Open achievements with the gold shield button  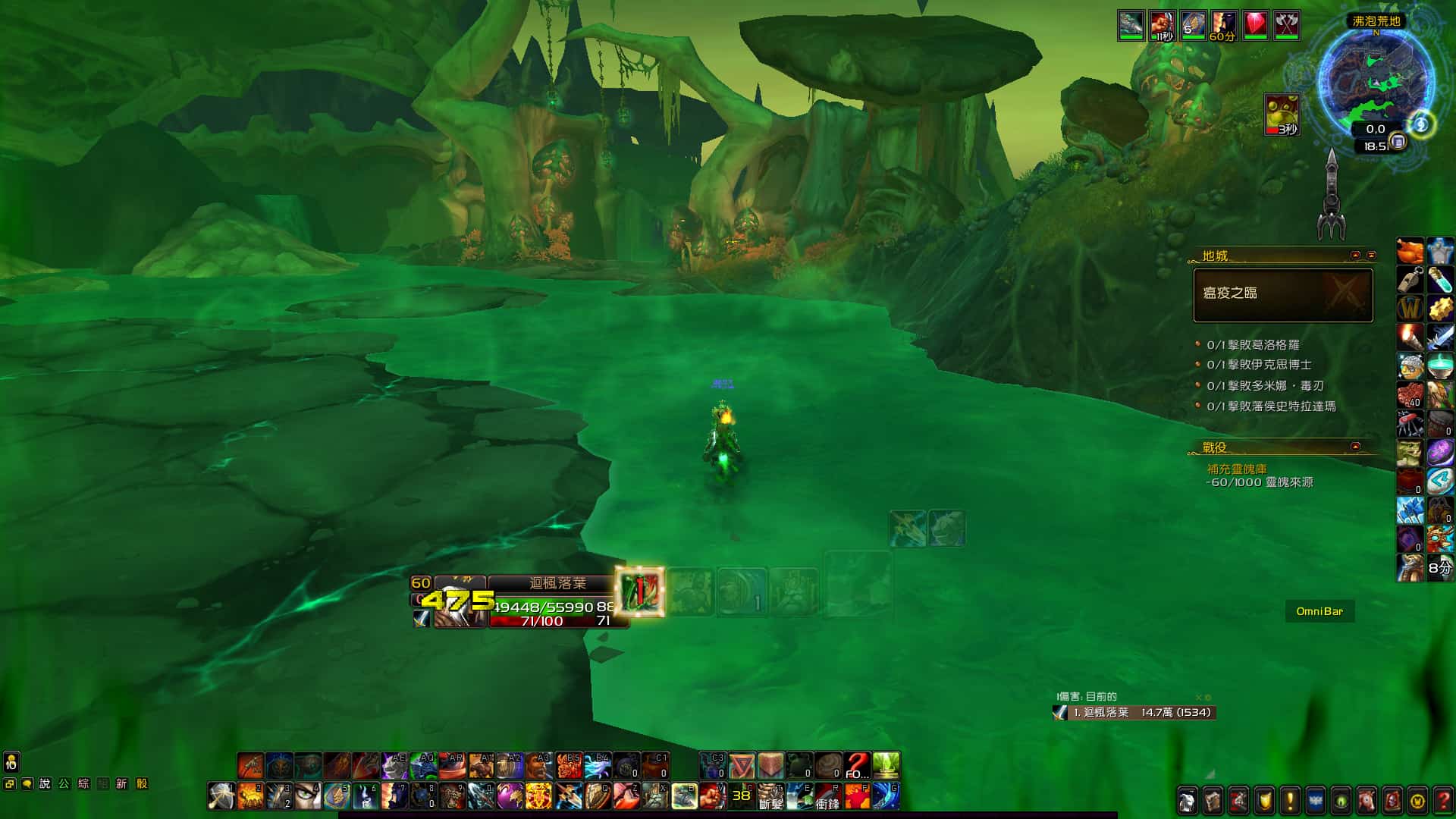[x=1264, y=800]
